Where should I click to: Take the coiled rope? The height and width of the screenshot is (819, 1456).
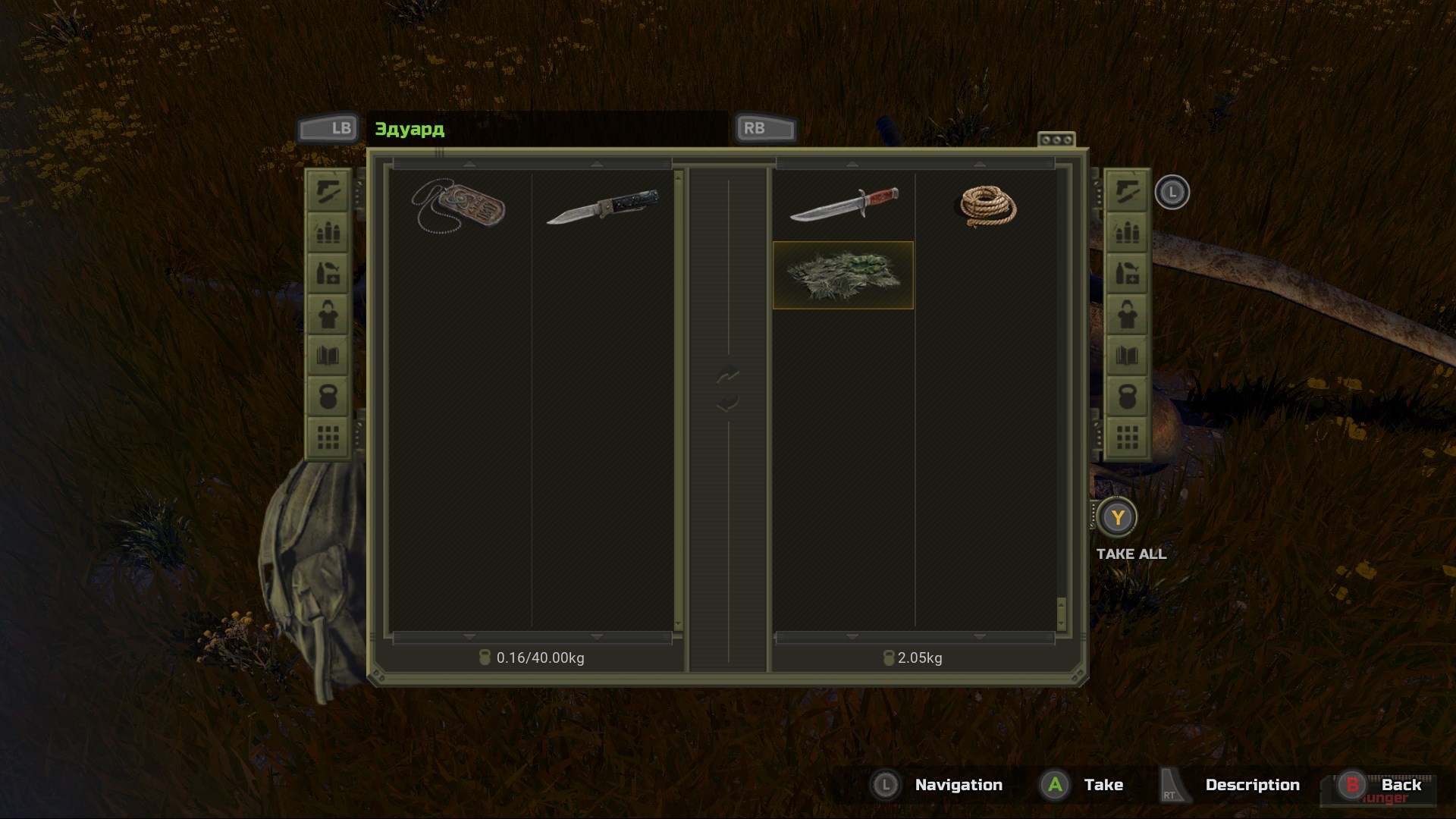click(x=987, y=206)
